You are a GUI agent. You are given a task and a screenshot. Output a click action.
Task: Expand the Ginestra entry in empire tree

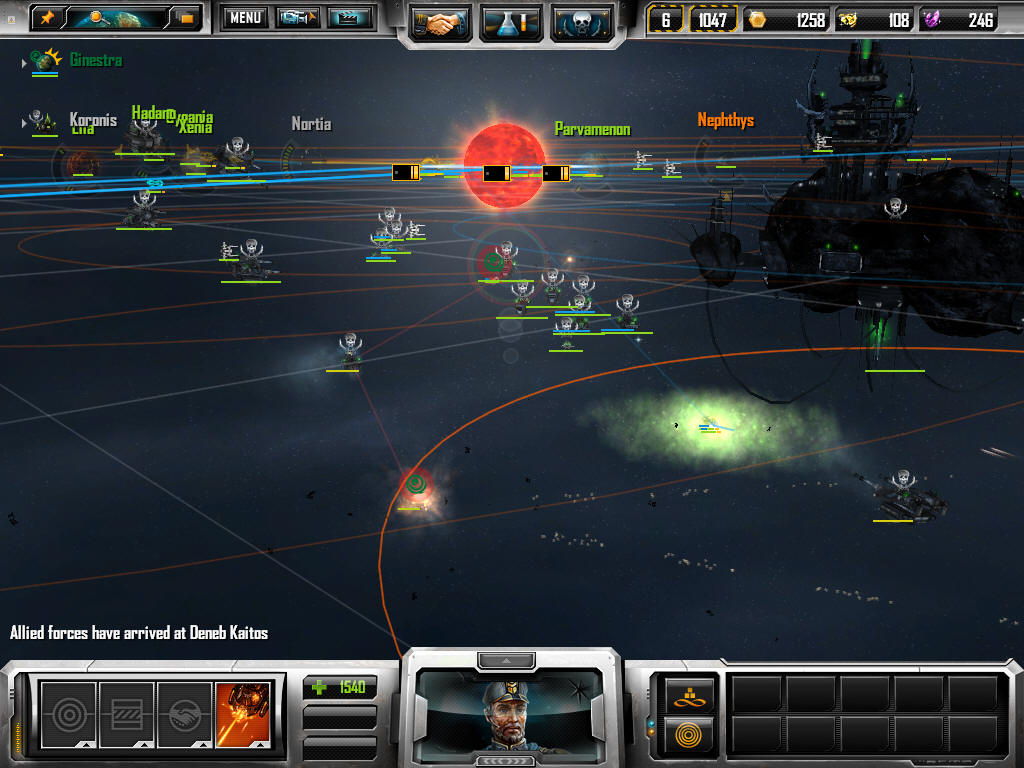click(x=24, y=63)
